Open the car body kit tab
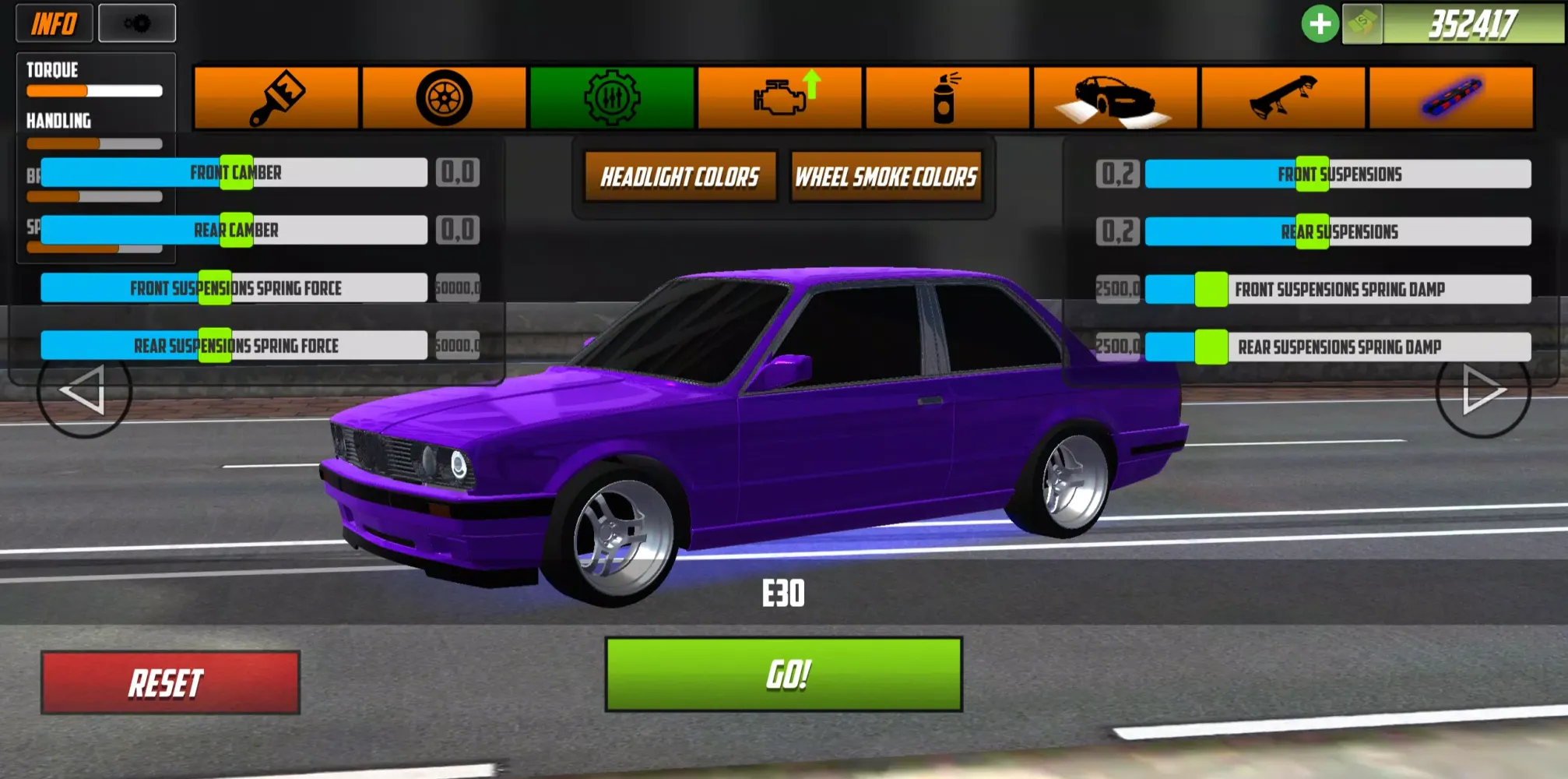This screenshot has width=1568, height=779. point(1115,98)
